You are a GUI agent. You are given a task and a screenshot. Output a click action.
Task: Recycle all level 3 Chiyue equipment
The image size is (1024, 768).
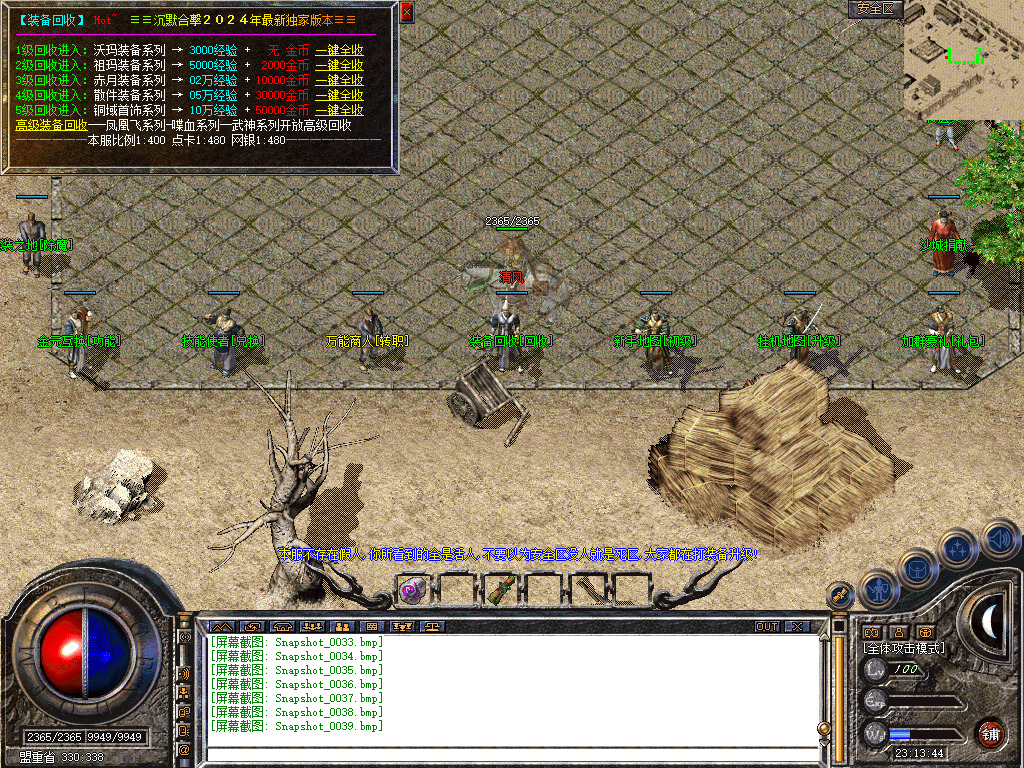click(339, 80)
